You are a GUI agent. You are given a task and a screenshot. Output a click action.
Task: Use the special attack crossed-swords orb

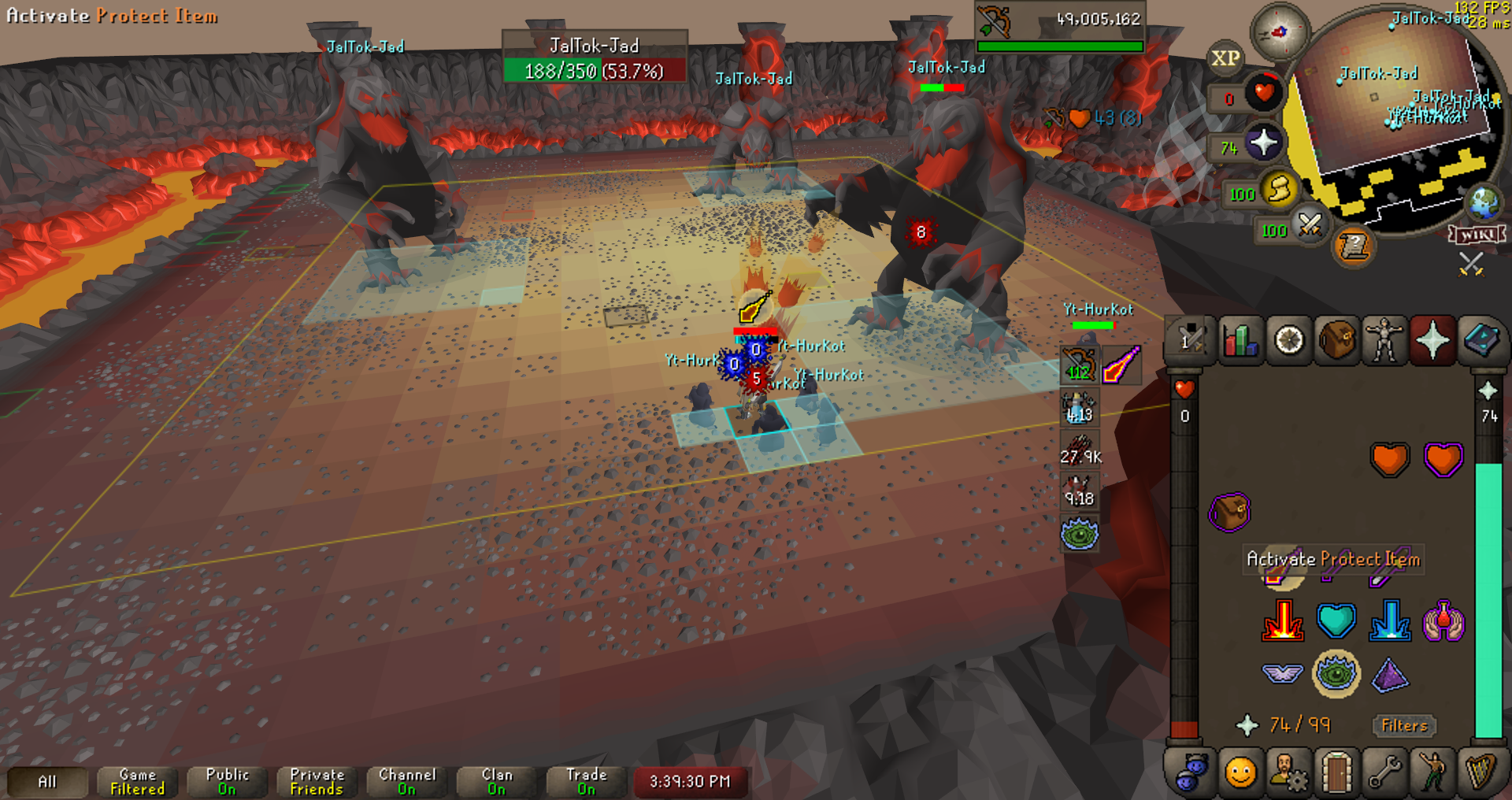(x=1310, y=226)
